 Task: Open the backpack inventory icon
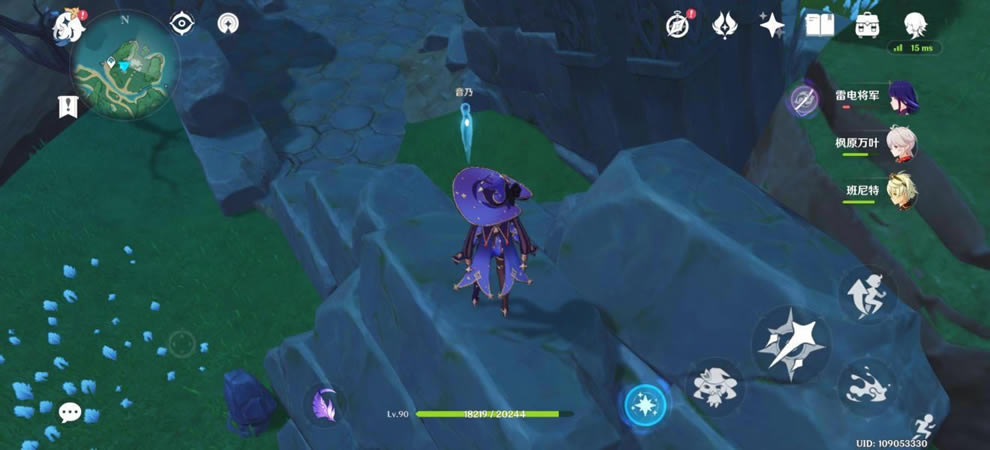(x=867, y=26)
